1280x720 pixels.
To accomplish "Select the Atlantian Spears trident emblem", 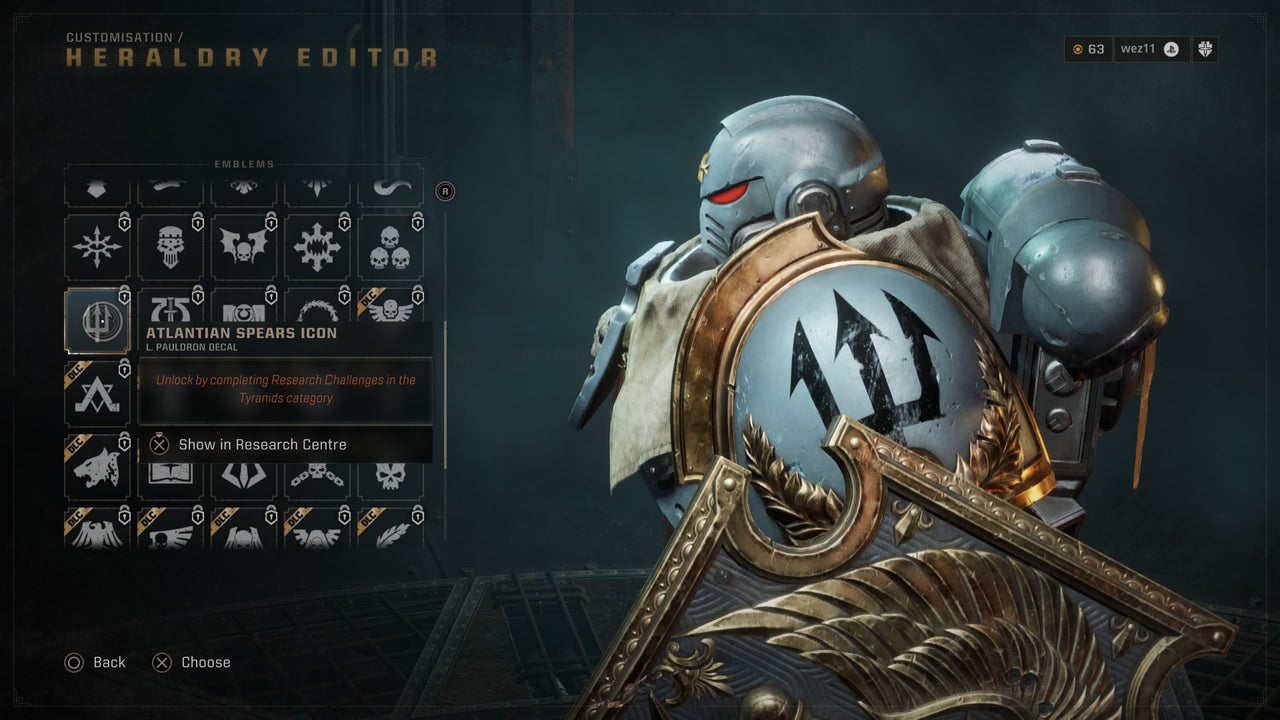I will (x=97, y=320).
